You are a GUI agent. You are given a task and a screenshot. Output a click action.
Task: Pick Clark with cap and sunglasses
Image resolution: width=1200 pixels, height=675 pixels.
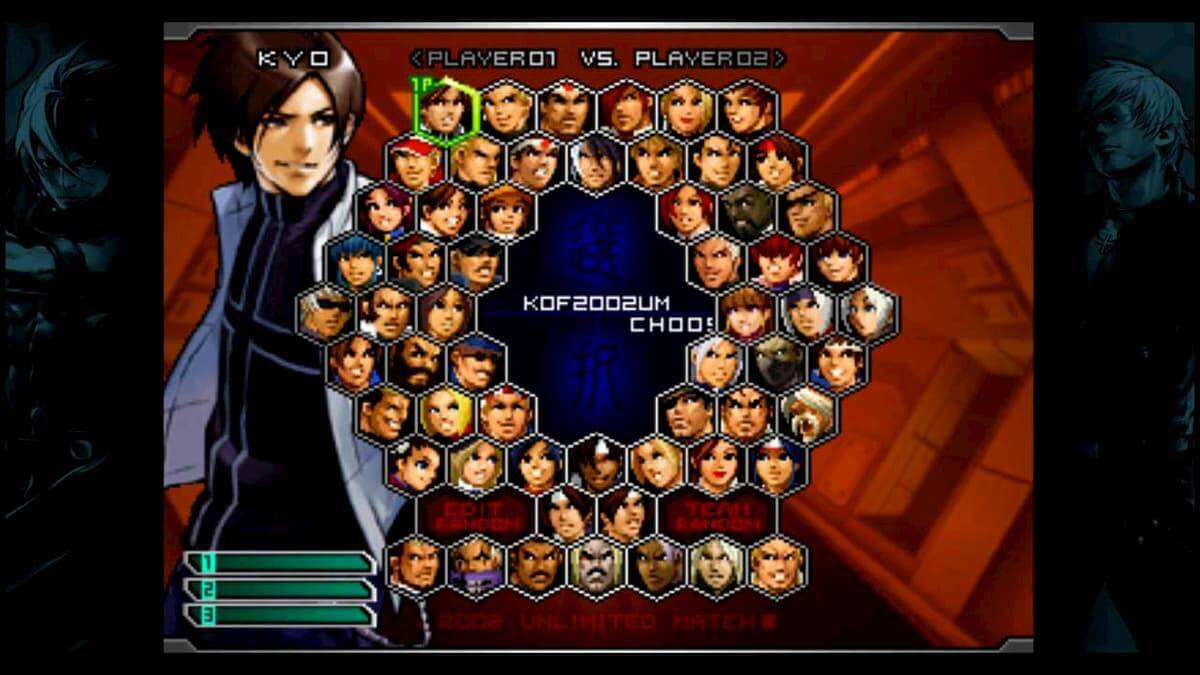coord(476,262)
